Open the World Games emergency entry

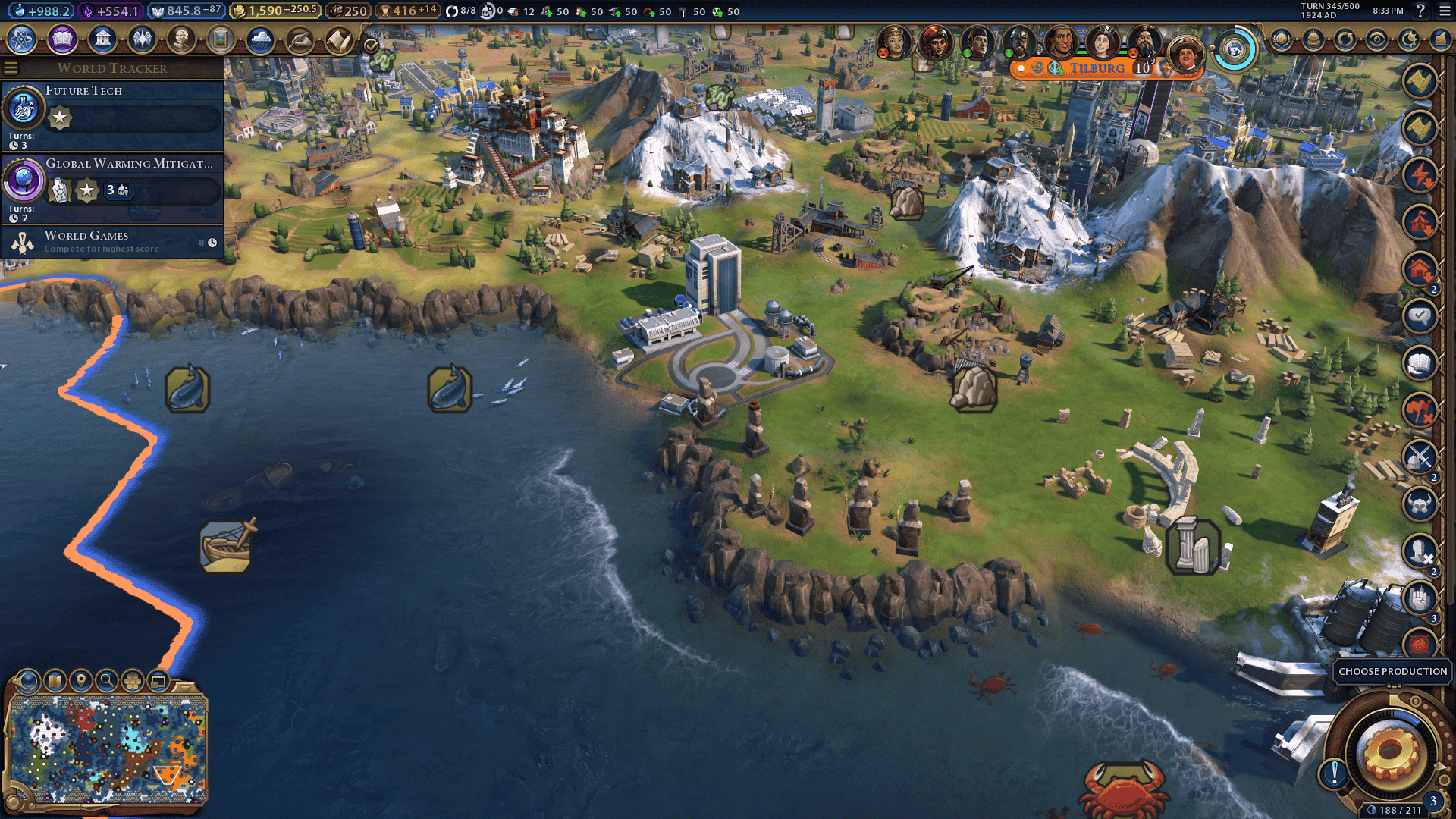(112, 242)
